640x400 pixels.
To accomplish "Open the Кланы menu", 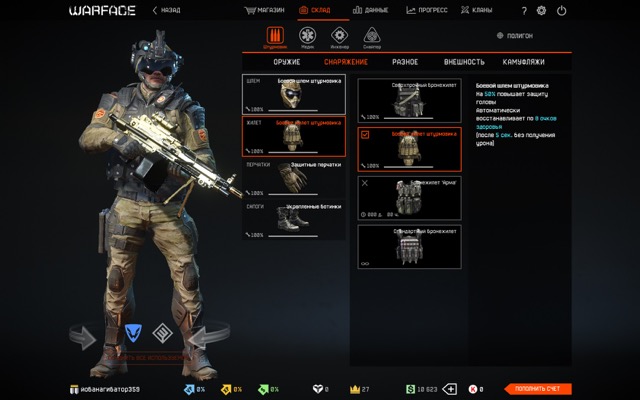I will (478, 10).
